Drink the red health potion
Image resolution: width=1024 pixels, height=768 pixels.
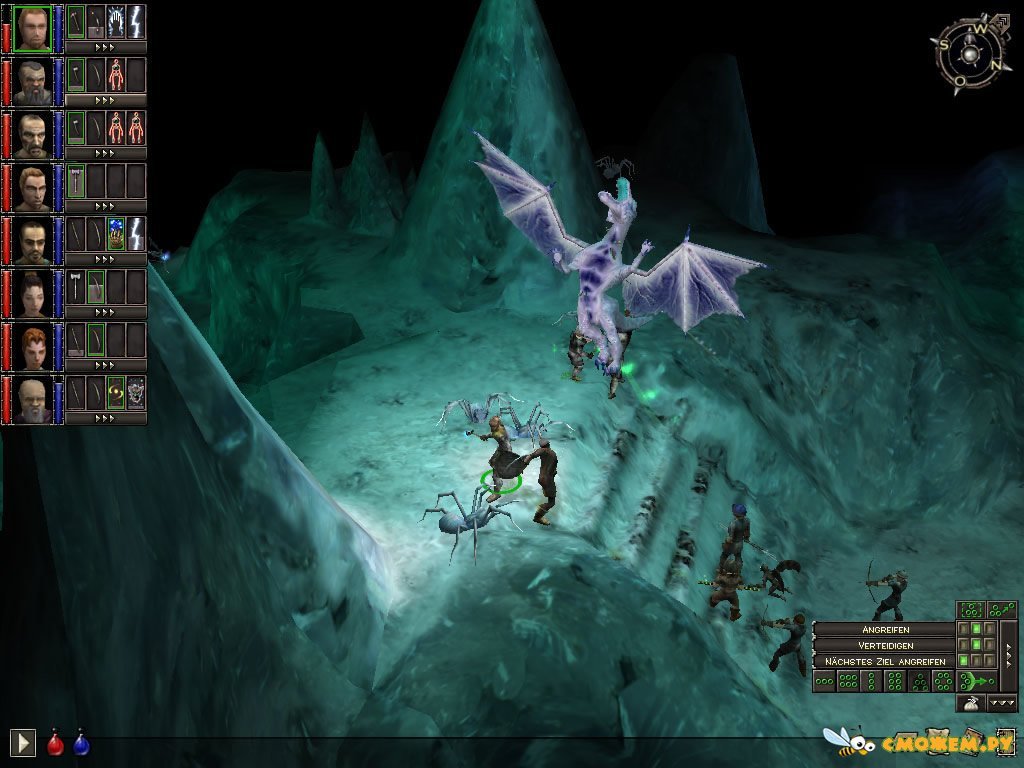(x=55, y=742)
